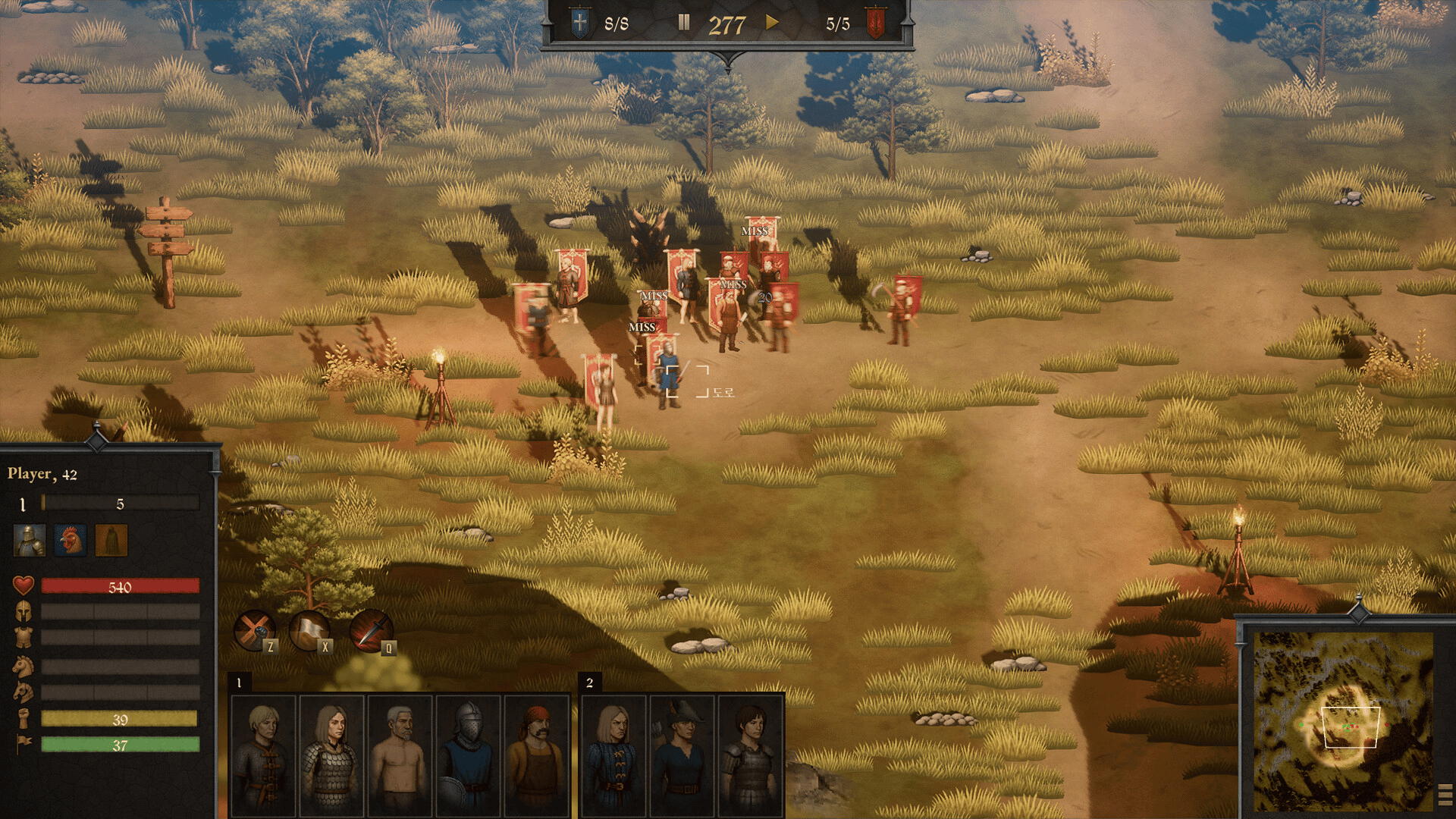
Task: Click the rooster perk icon
Action: [x=70, y=540]
